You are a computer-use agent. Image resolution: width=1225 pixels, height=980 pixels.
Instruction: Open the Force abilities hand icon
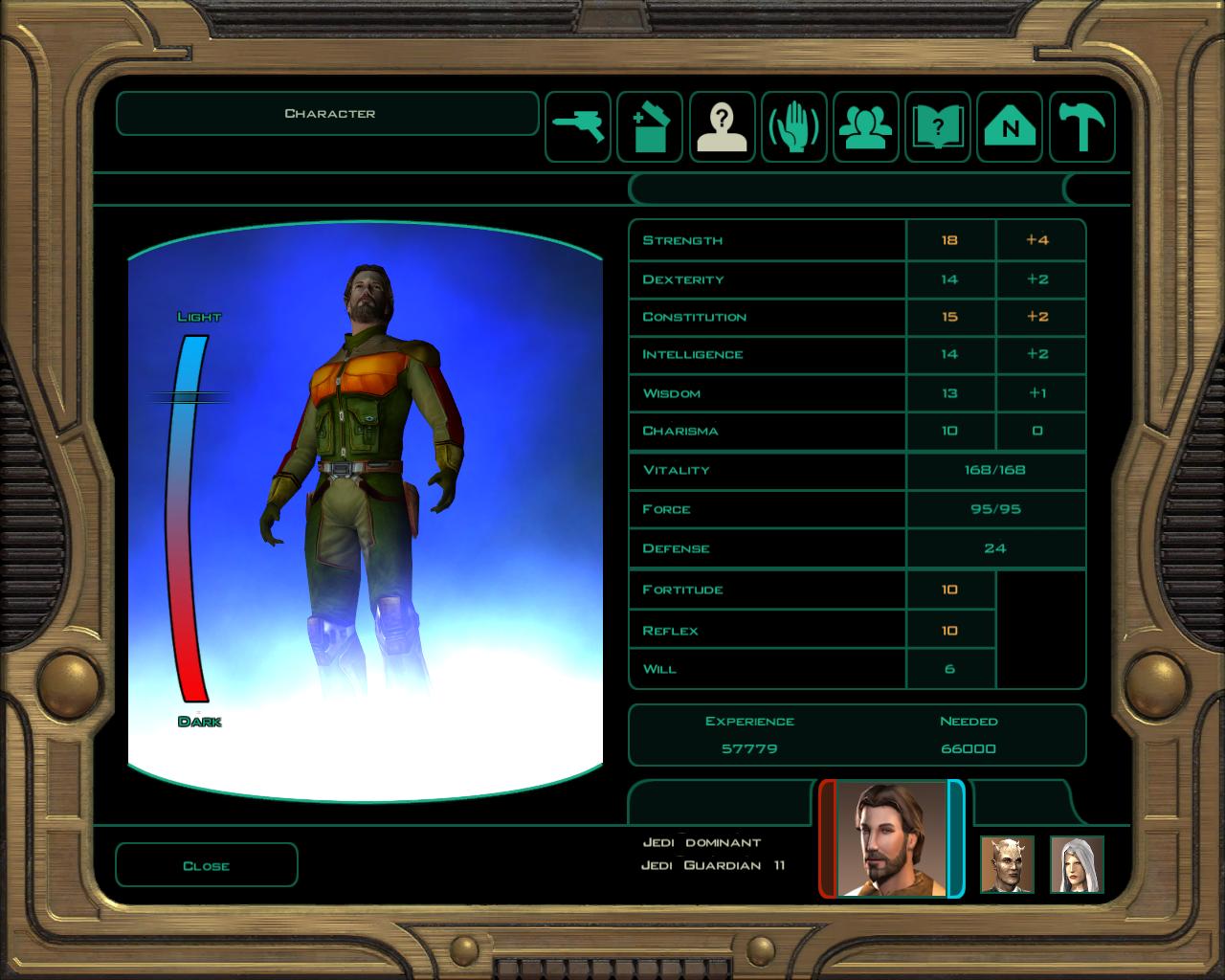pos(794,126)
